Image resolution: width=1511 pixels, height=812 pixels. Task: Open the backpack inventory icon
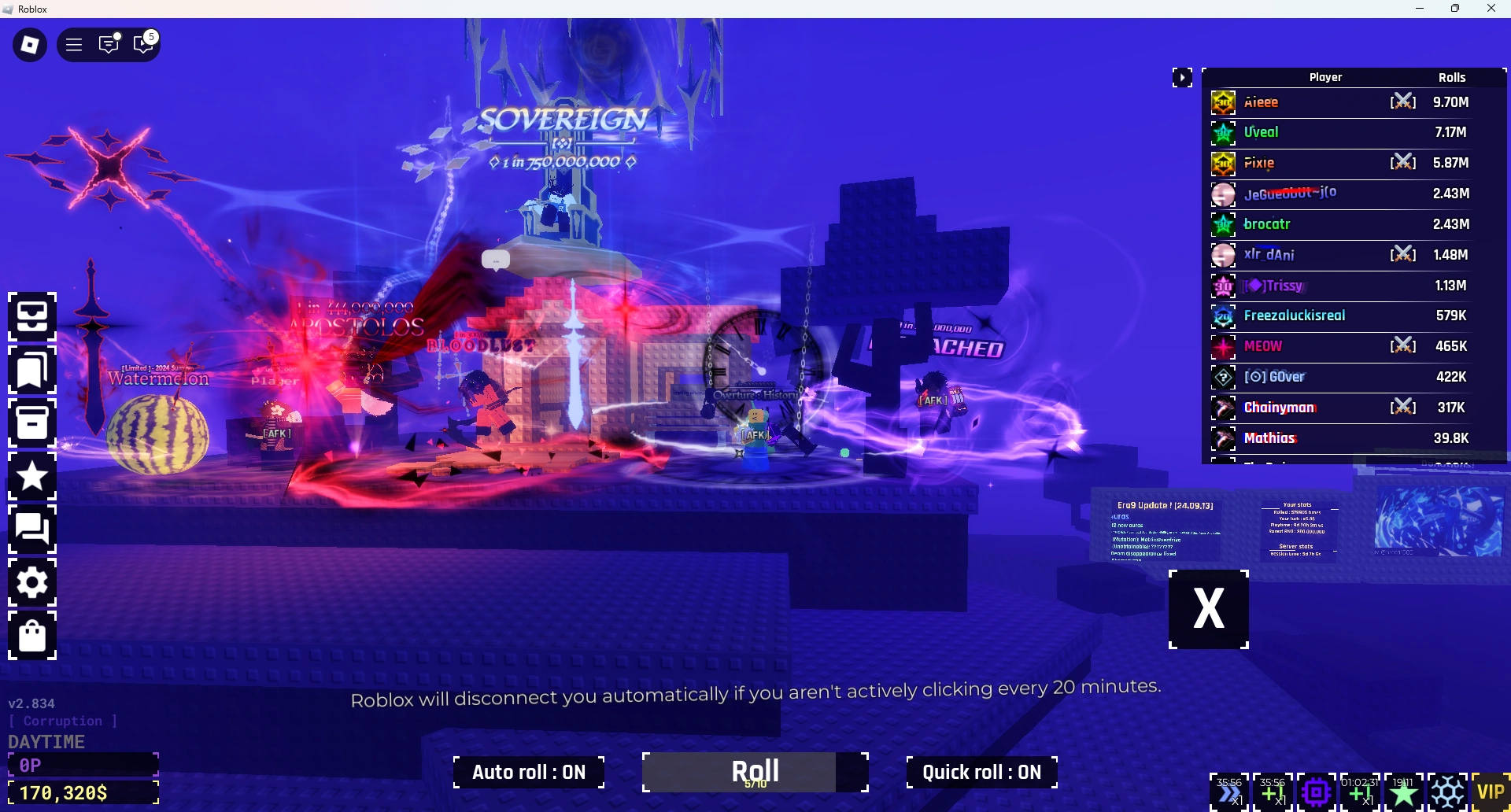pos(32,317)
